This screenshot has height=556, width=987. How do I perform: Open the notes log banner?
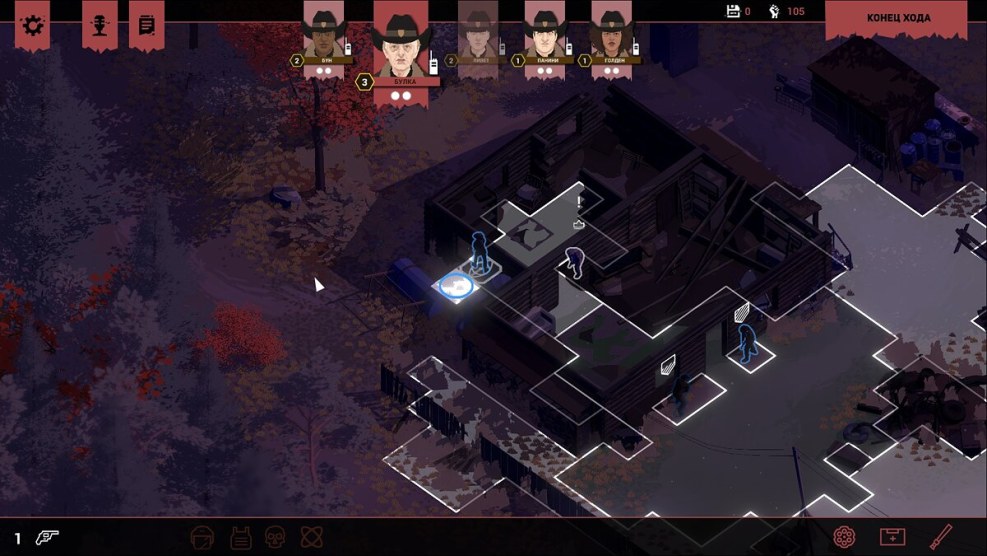click(x=146, y=24)
